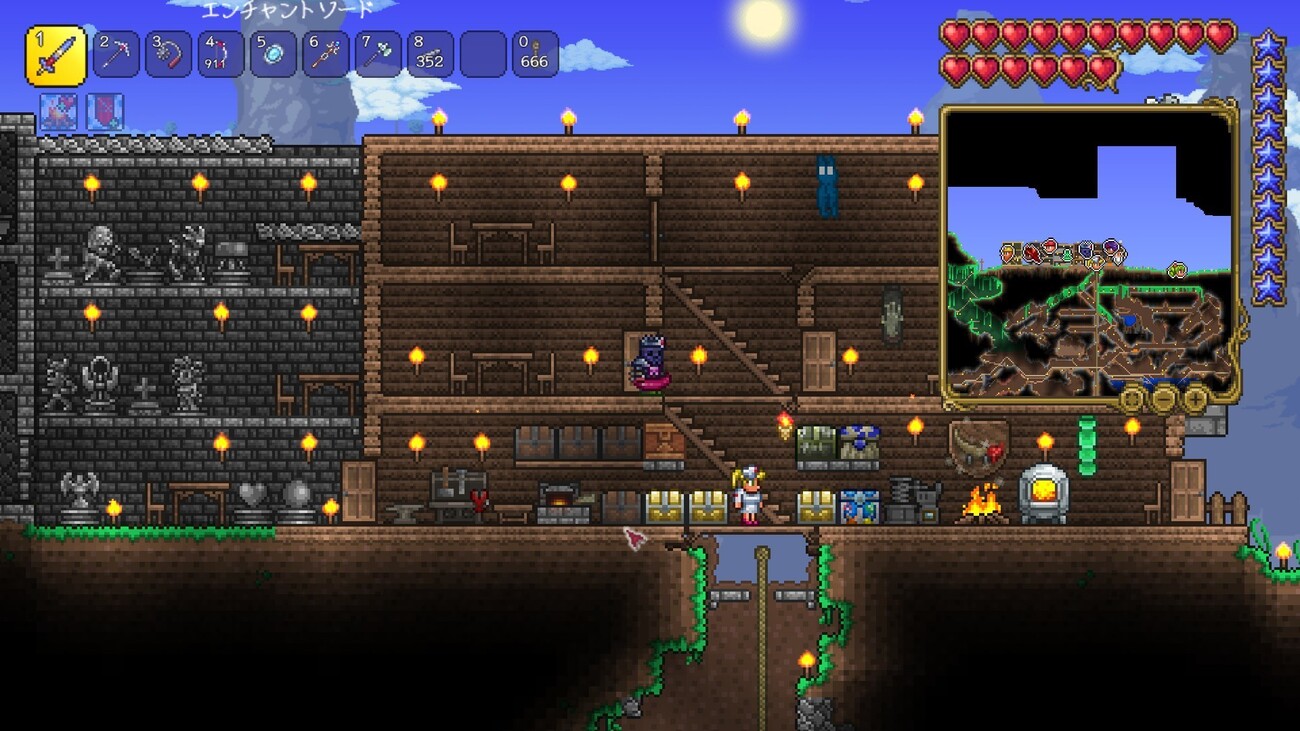Zoom out the minimap with minus button

coord(1163,400)
